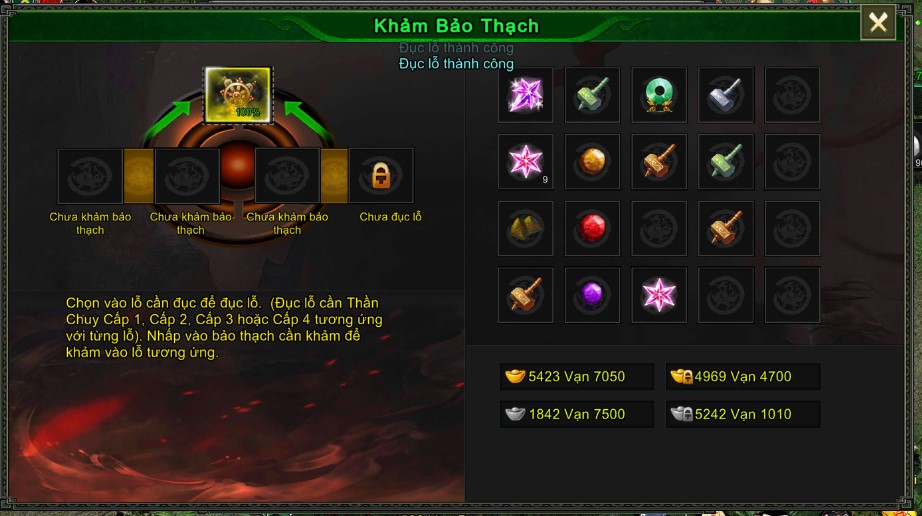Close the Khảm Bảo Thạch window
This screenshot has width=922, height=516.
tap(878, 23)
